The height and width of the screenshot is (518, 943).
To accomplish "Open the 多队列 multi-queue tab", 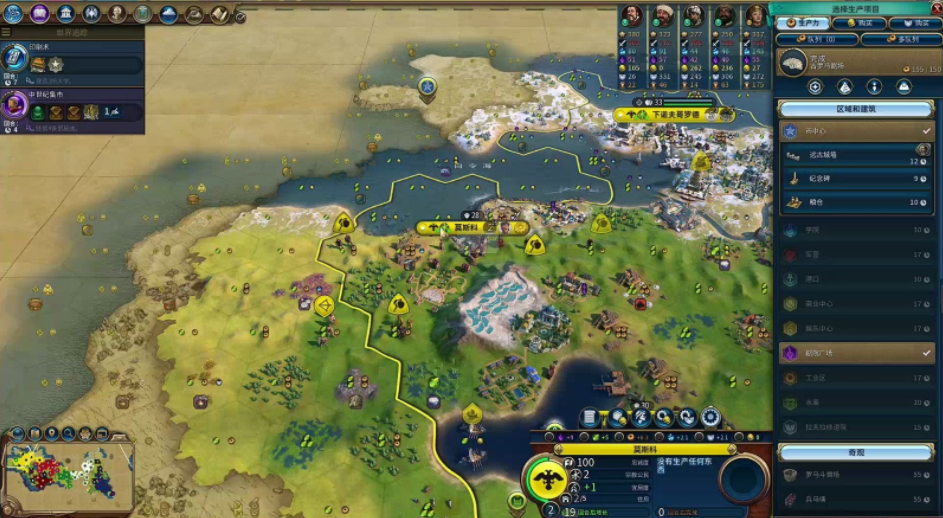I will [900, 40].
